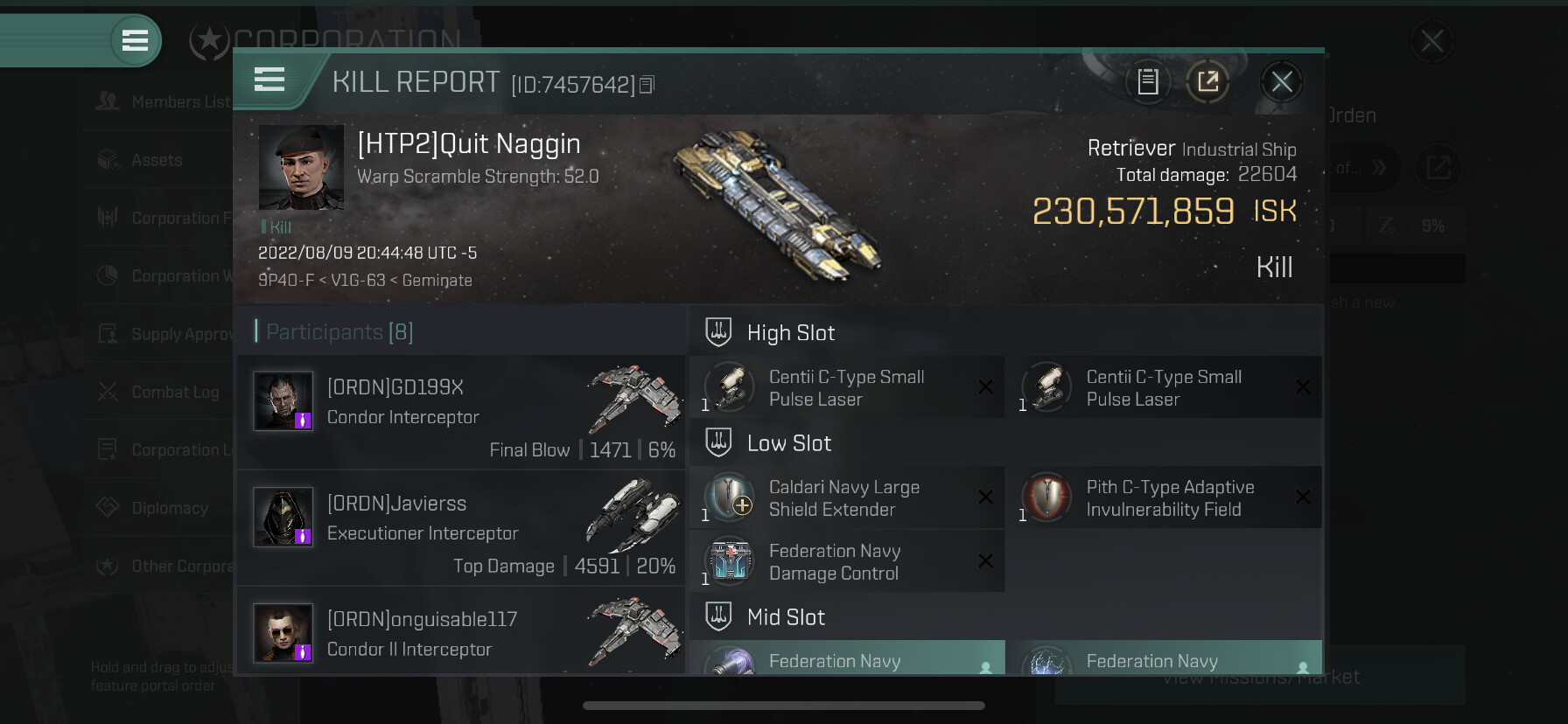
Task: Copy the kill report ID
Action: [647, 85]
